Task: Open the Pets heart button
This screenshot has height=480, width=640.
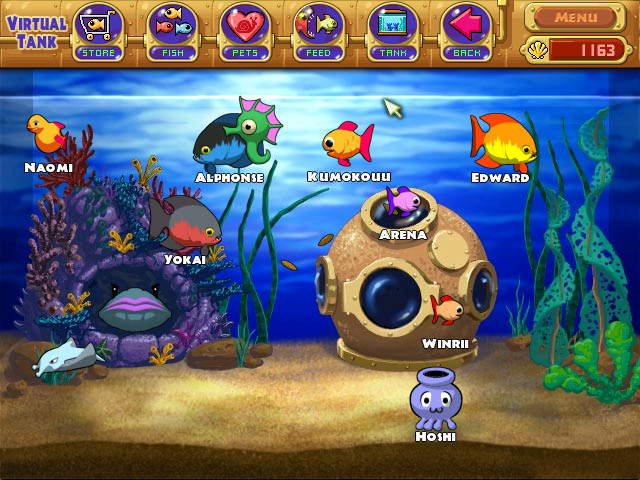Action: pyautogui.click(x=246, y=31)
